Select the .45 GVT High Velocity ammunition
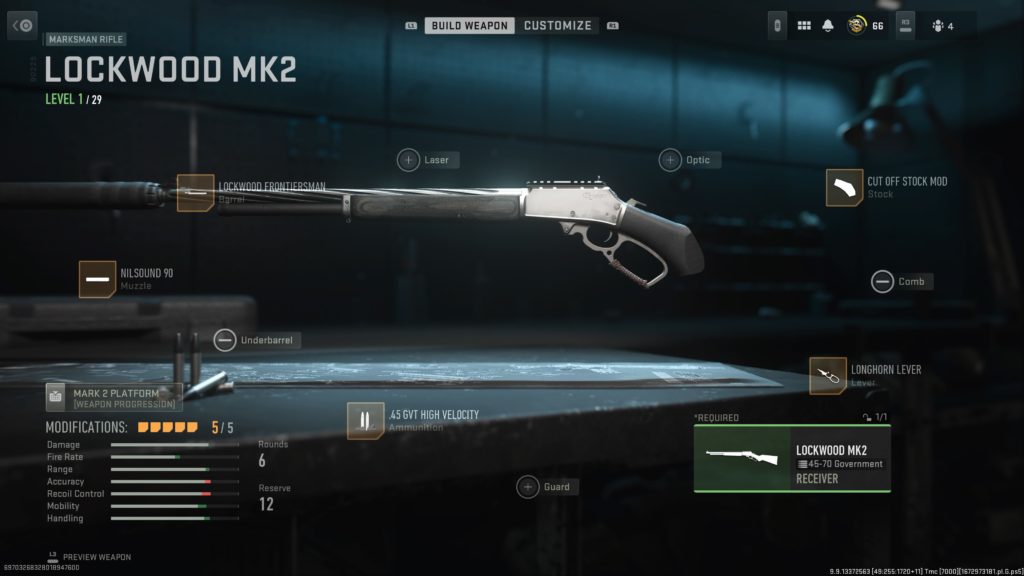The image size is (1024, 576). [x=365, y=420]
